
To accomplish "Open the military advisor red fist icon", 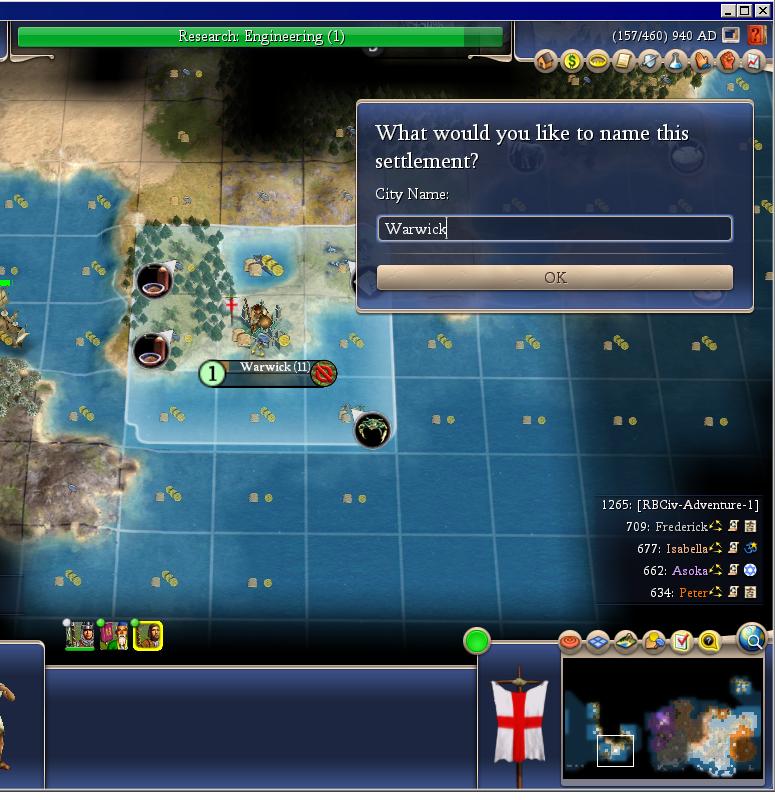I will point(728,62).
